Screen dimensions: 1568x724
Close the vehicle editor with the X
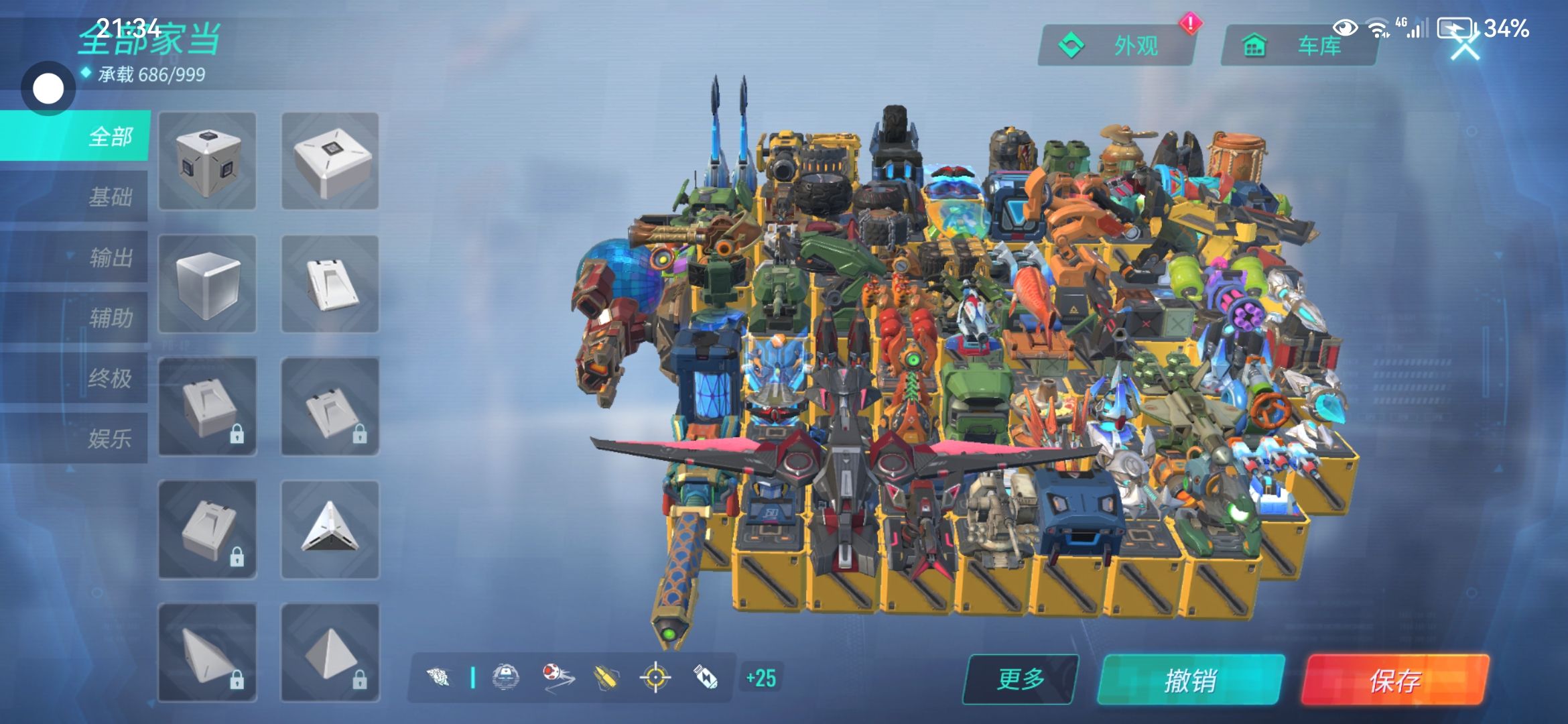(x=1465, y=48)
